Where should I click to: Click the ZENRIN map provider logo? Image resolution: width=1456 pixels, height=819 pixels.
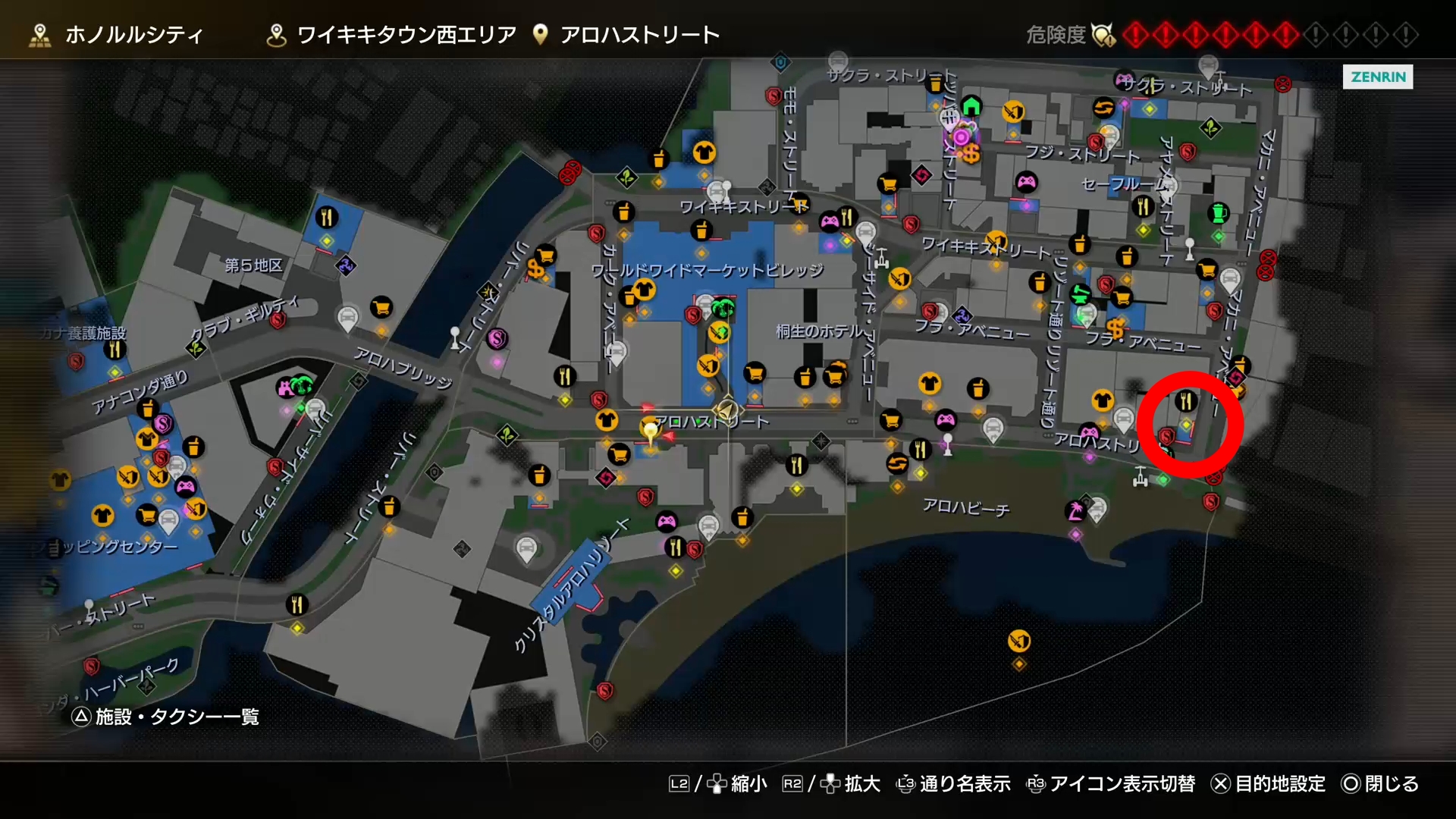click(x=1377, y=77)
